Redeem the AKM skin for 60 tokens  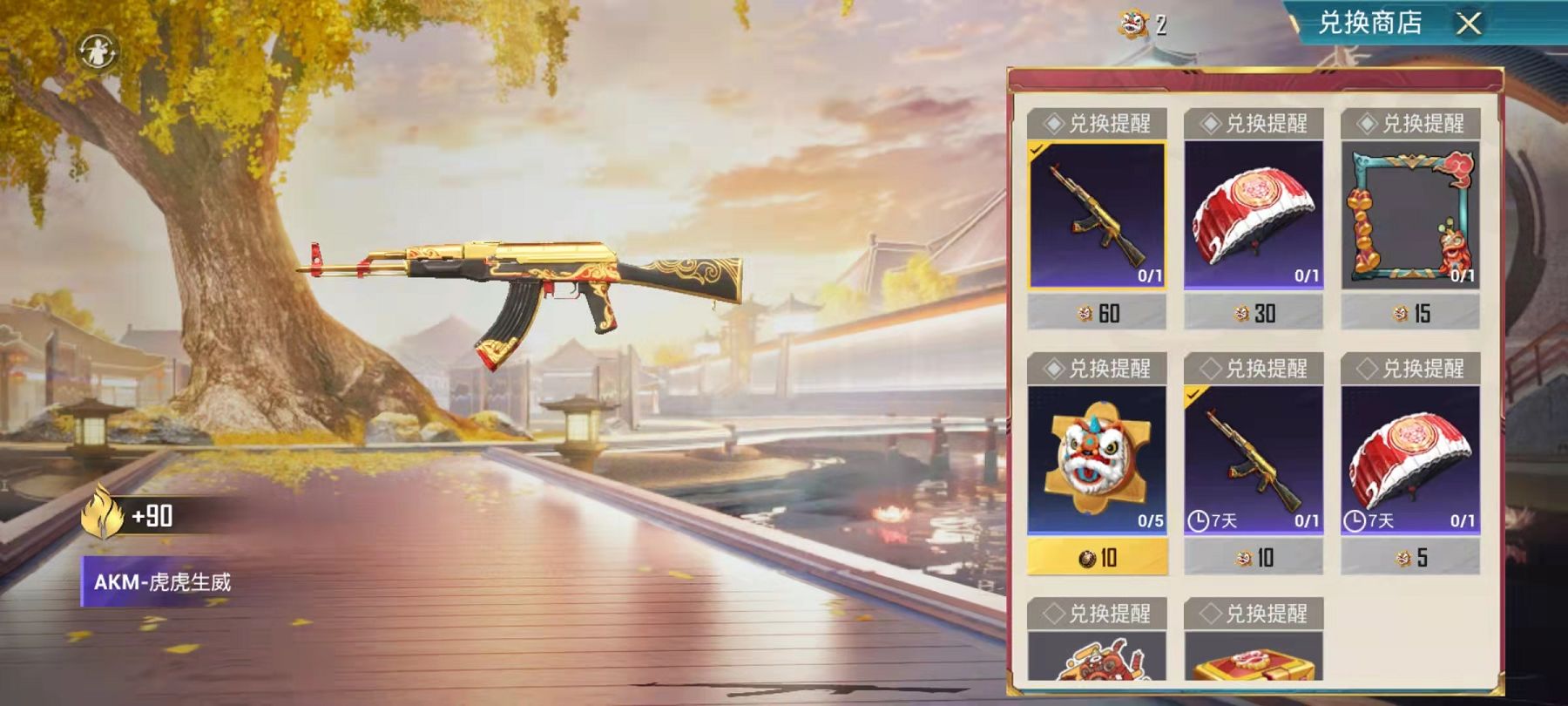[x=1097, y=313]
